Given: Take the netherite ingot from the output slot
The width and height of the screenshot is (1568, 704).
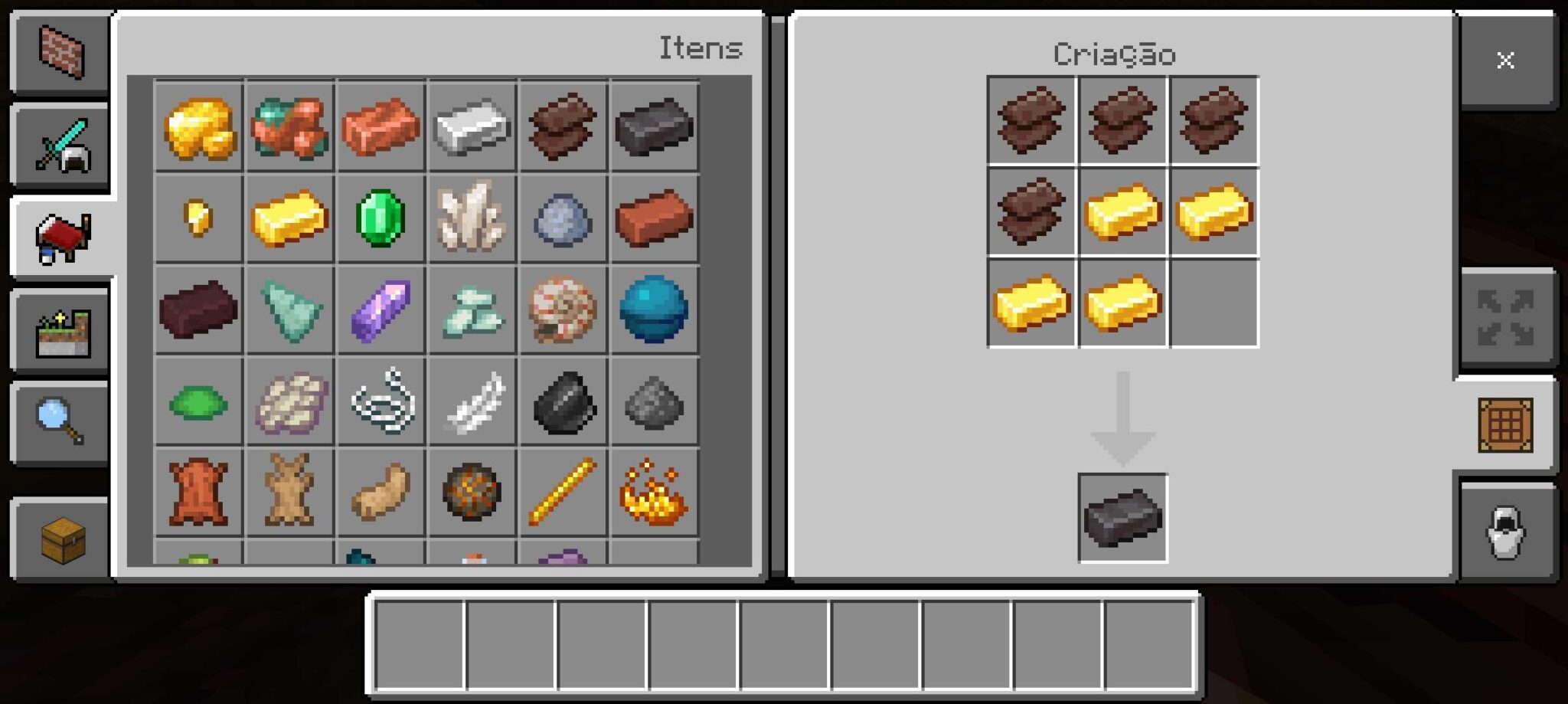Looking at the screenshot, I should tap(1122, 517).
